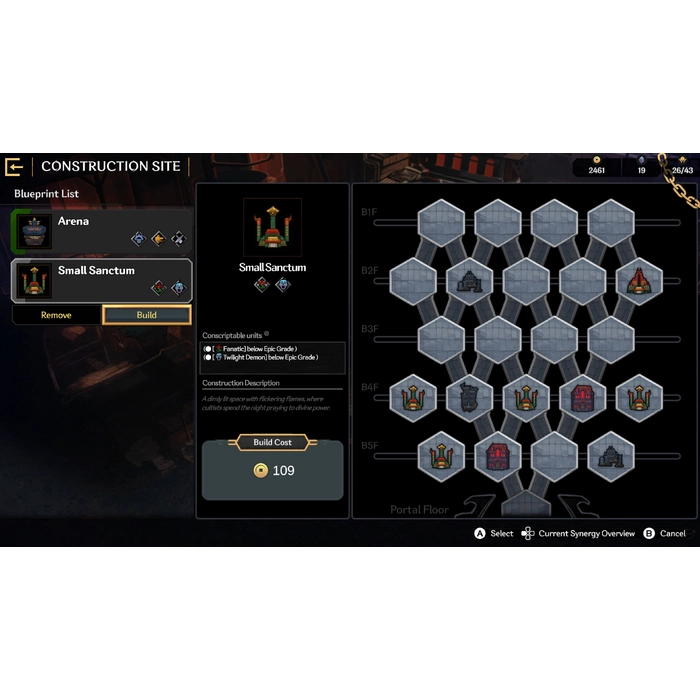
Task: Select the Arena blueprint
Action: point(102,229)
